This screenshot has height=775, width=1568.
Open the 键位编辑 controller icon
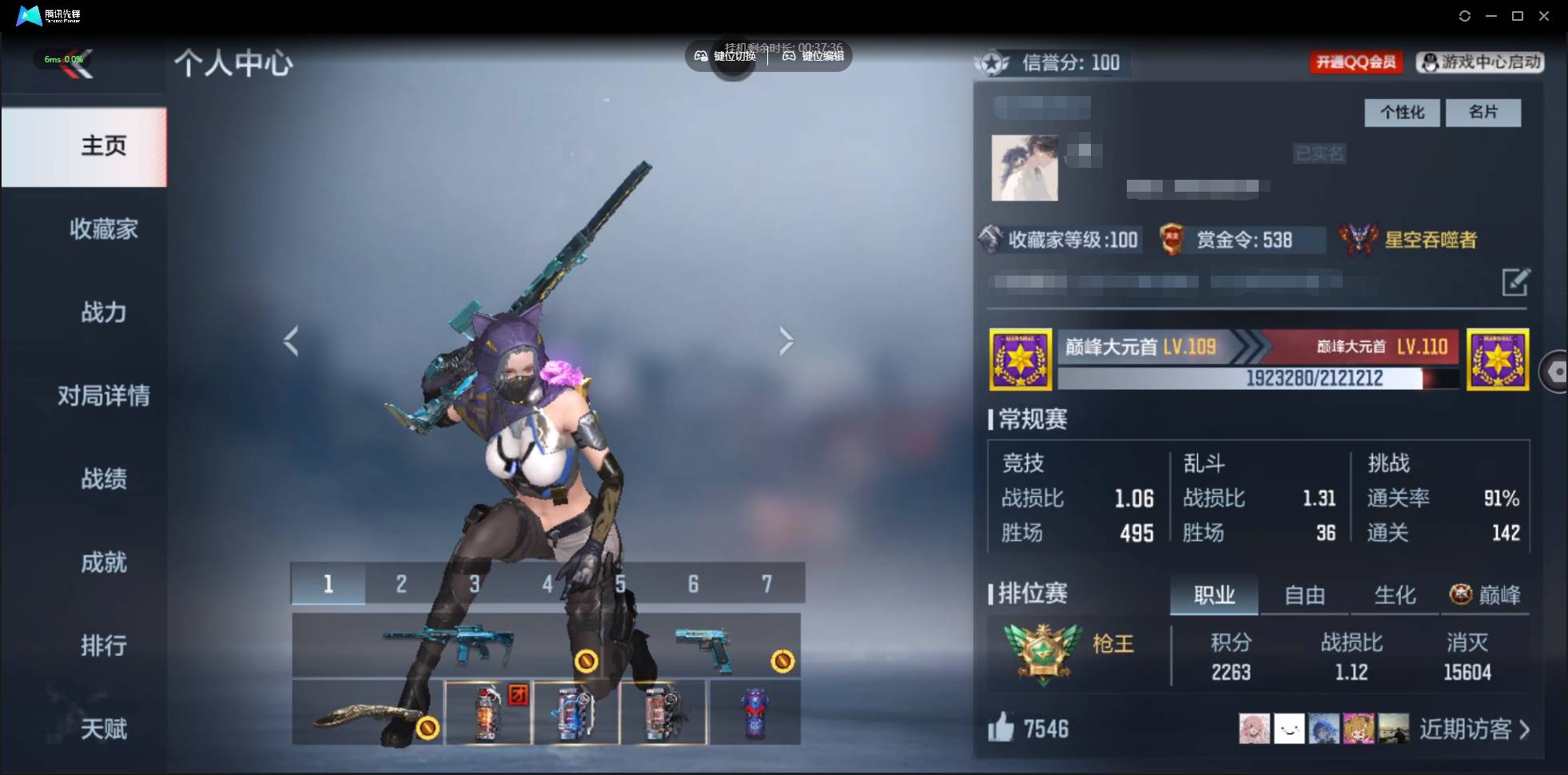point(787,57)
